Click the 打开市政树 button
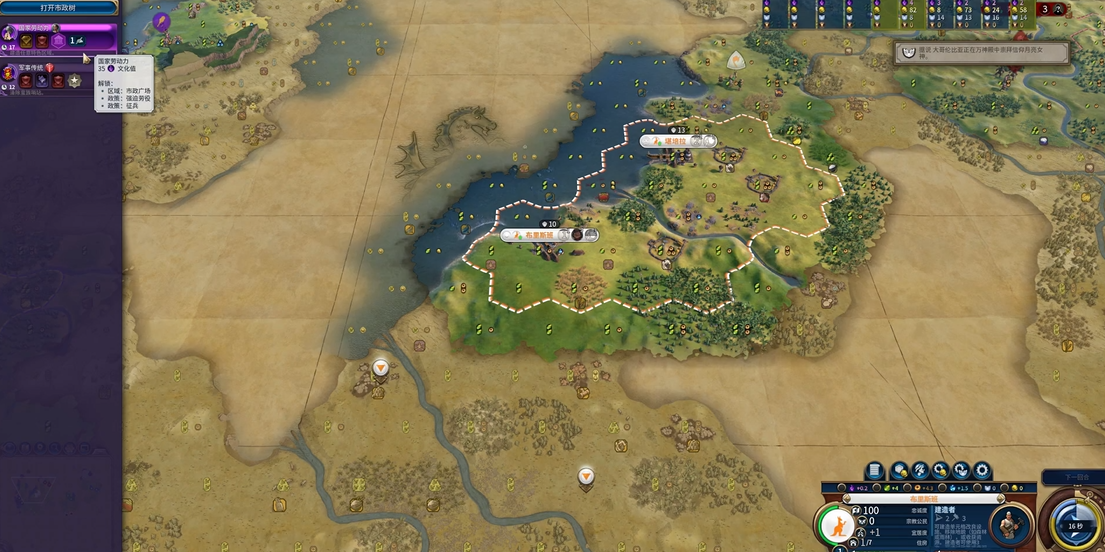Screen dimensions: 1105x552 [x=59, y=7]
